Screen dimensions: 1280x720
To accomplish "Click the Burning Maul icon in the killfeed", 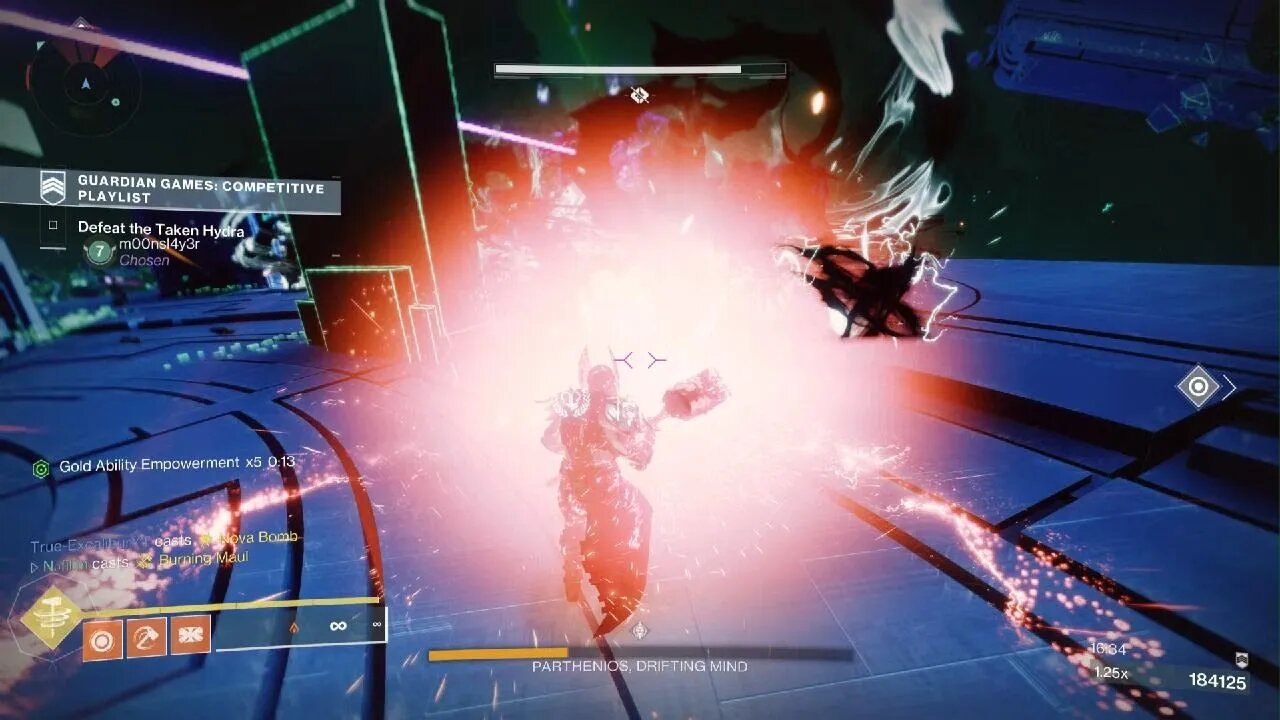I will (145, 560).
